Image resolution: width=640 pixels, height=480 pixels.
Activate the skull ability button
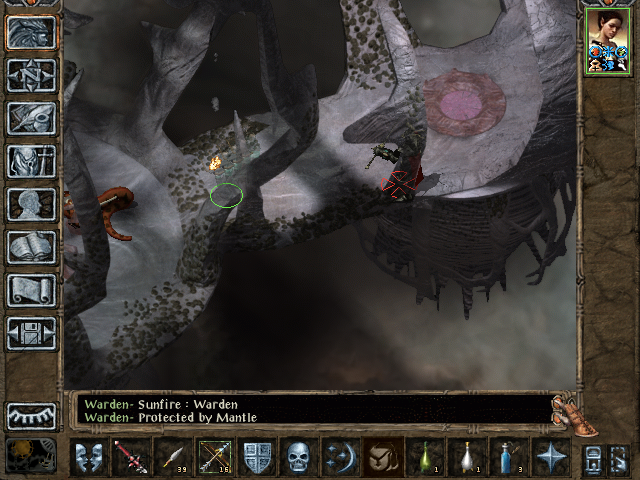point(299,457)
